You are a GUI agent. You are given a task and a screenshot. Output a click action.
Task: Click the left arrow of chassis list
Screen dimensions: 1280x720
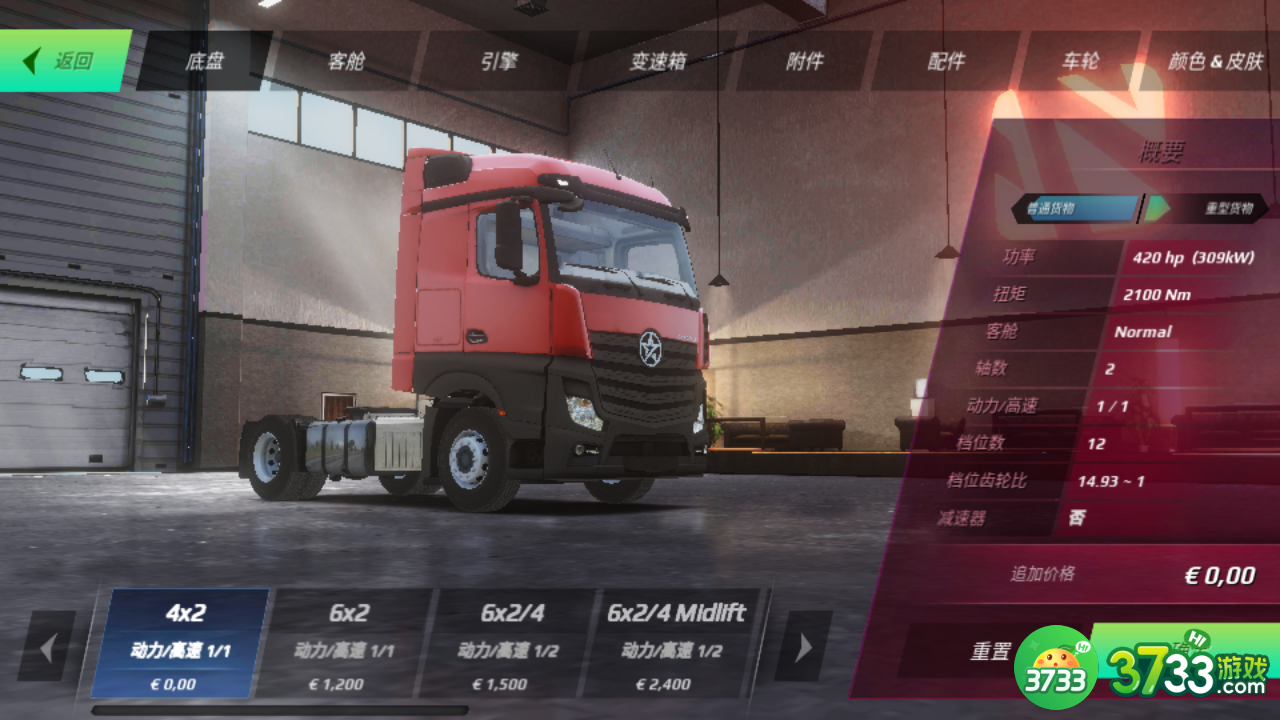47,647
